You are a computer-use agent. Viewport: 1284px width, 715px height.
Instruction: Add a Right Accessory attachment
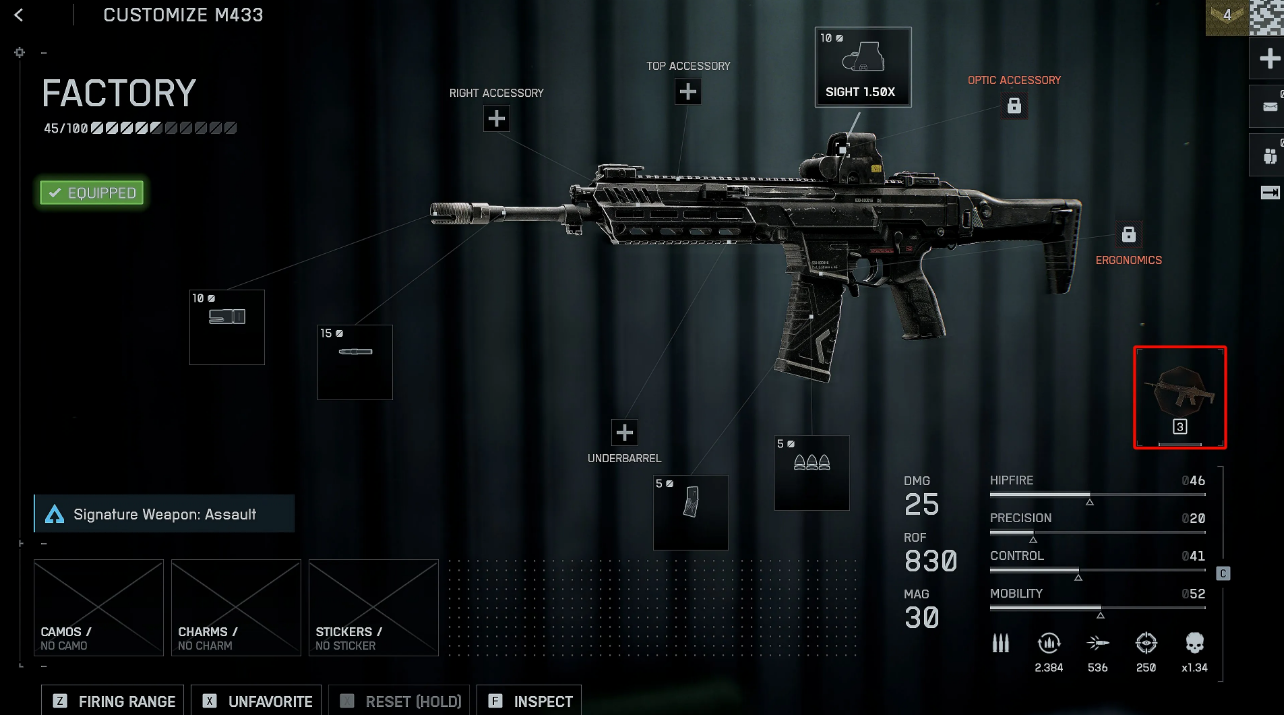click(x=497, y=119)
